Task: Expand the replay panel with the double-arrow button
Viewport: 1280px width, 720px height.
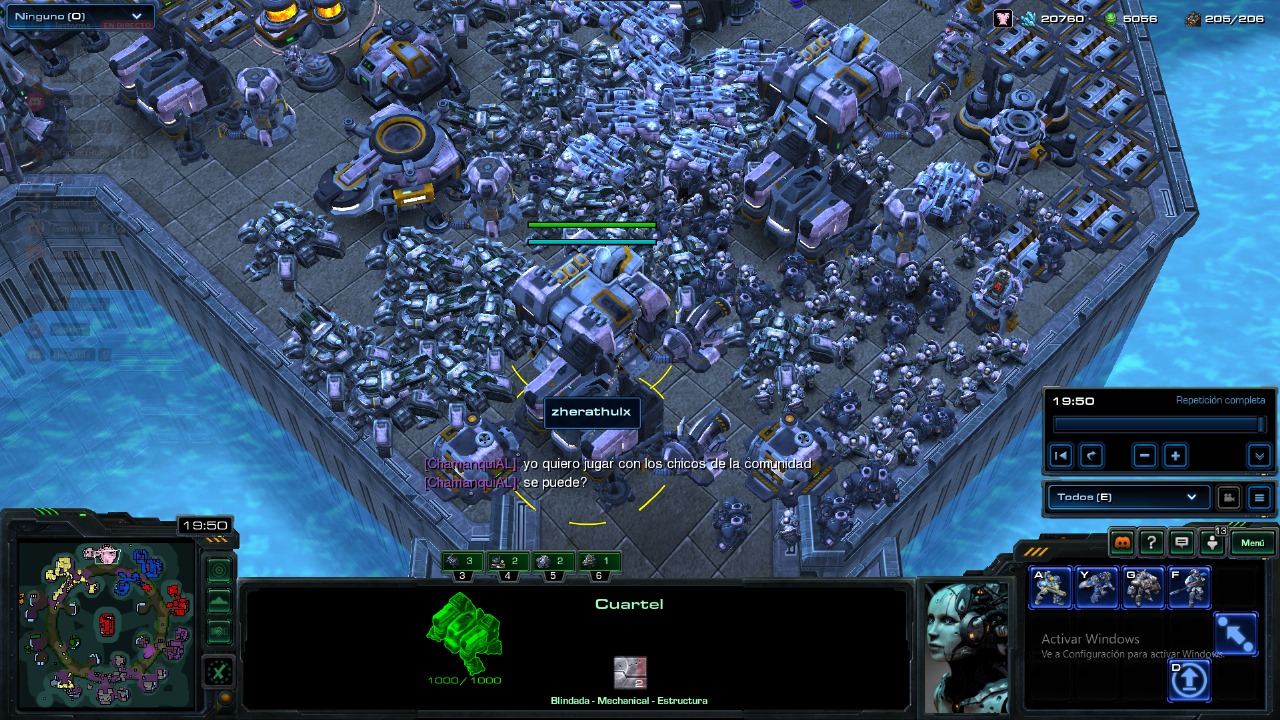Action: pos(1259,456)
